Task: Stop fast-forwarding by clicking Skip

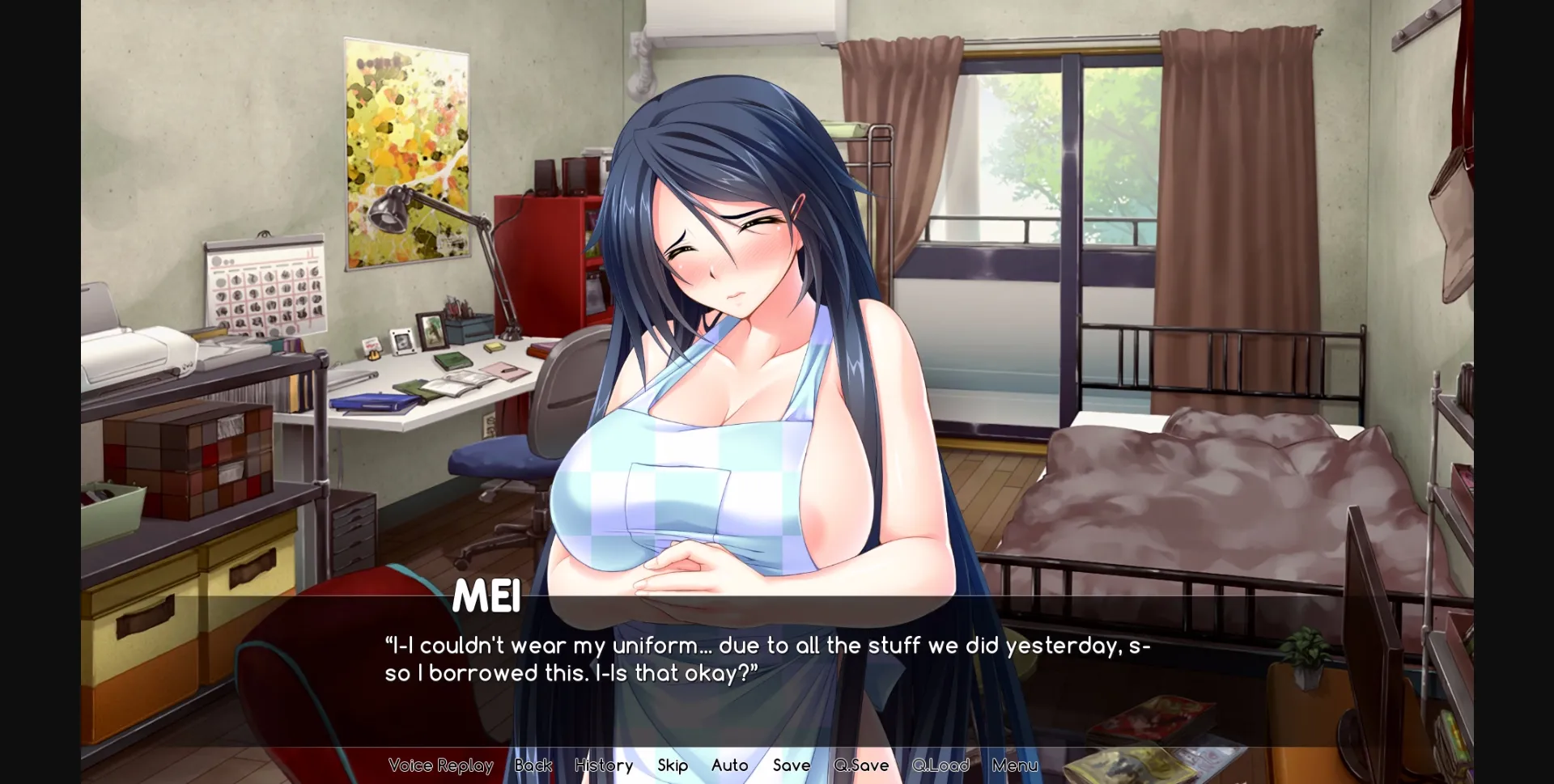Action: tap(673, 765)
